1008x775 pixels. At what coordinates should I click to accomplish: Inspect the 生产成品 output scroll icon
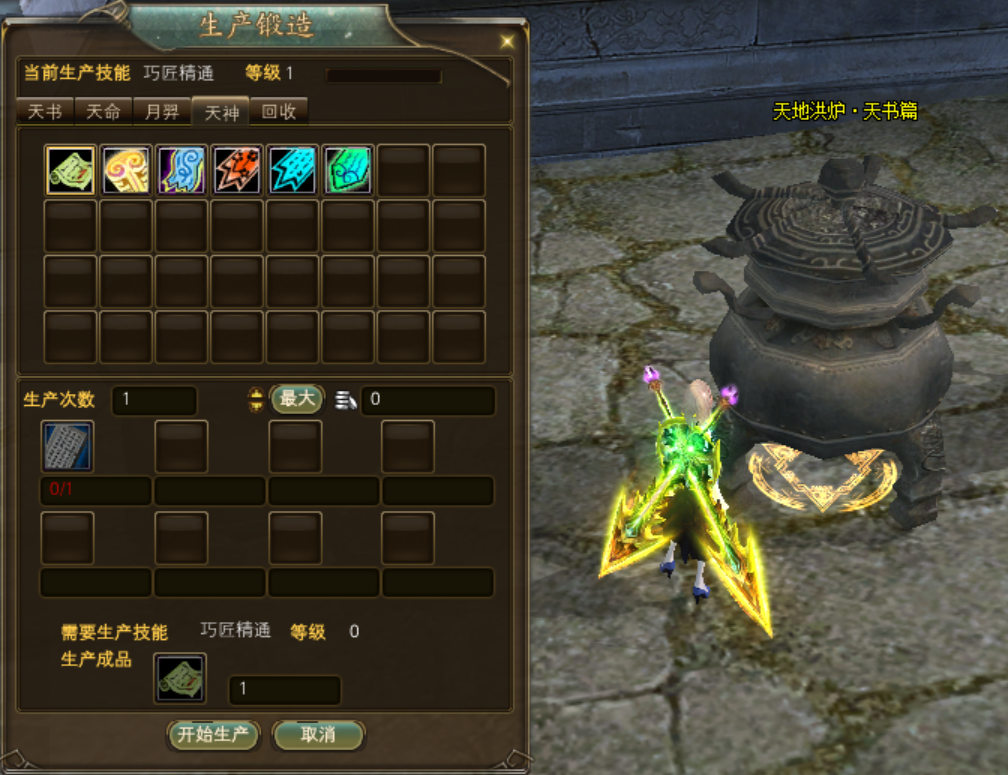[x=181, y=679]
